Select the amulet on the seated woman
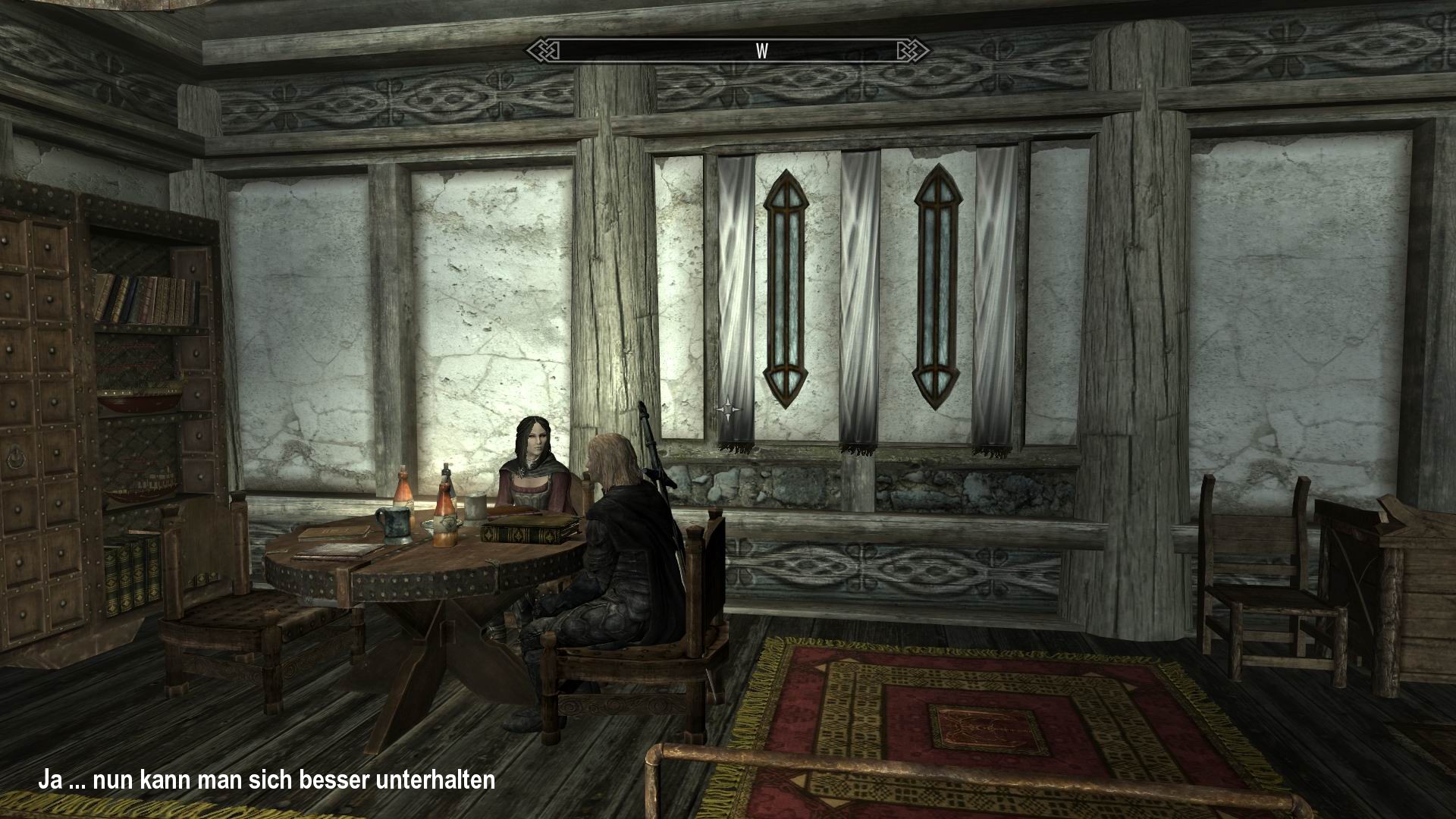This screenshot has width=1456, height=819. click(522, 472)
